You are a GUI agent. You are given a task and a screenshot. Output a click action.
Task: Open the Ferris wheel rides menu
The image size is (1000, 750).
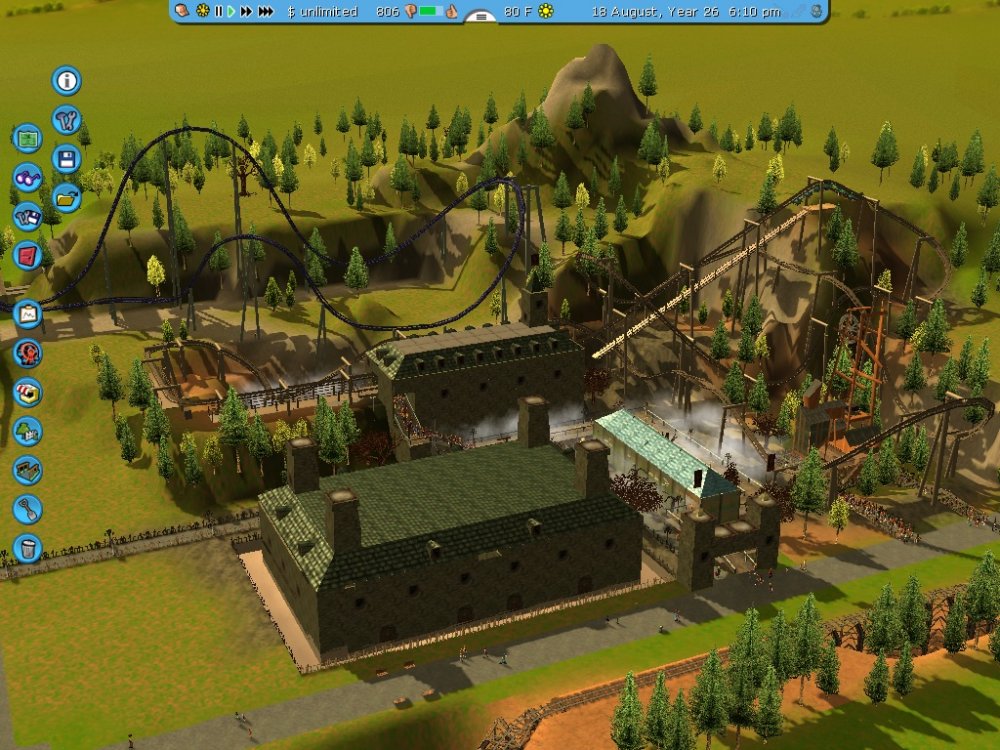click(x=27, y=353)
